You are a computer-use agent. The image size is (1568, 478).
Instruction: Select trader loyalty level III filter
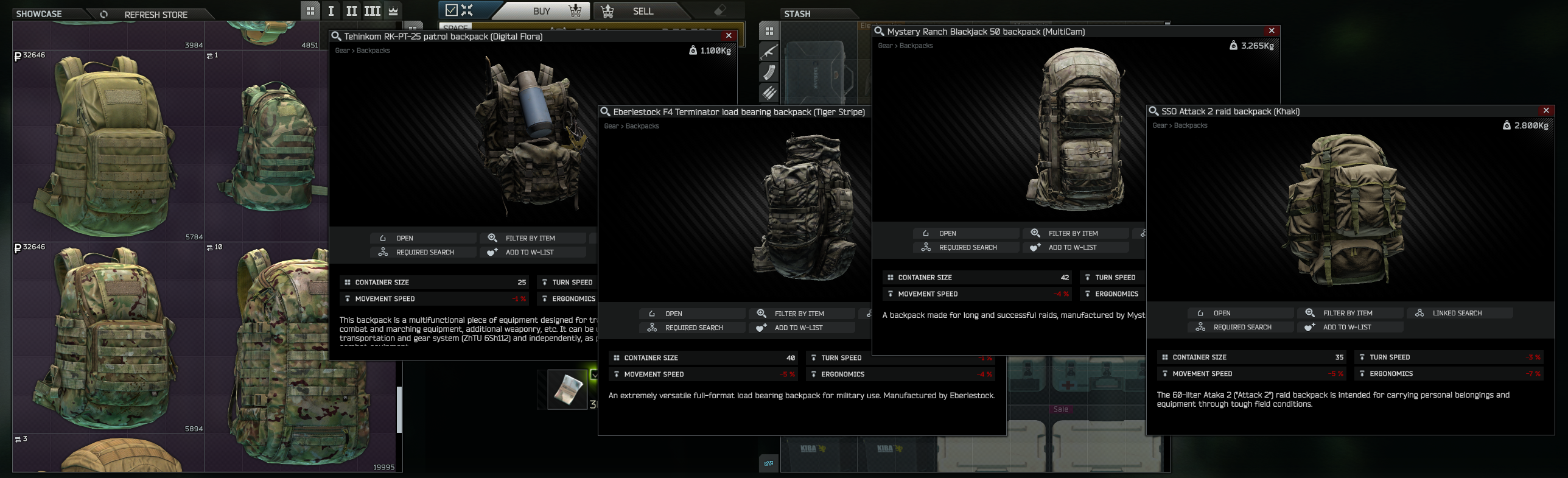[x=372, y=10]
